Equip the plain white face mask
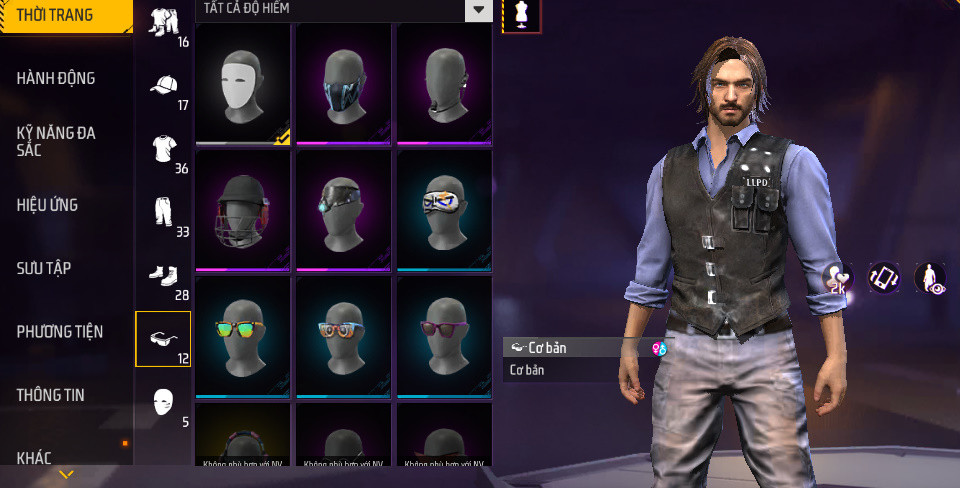 [243, 84]
